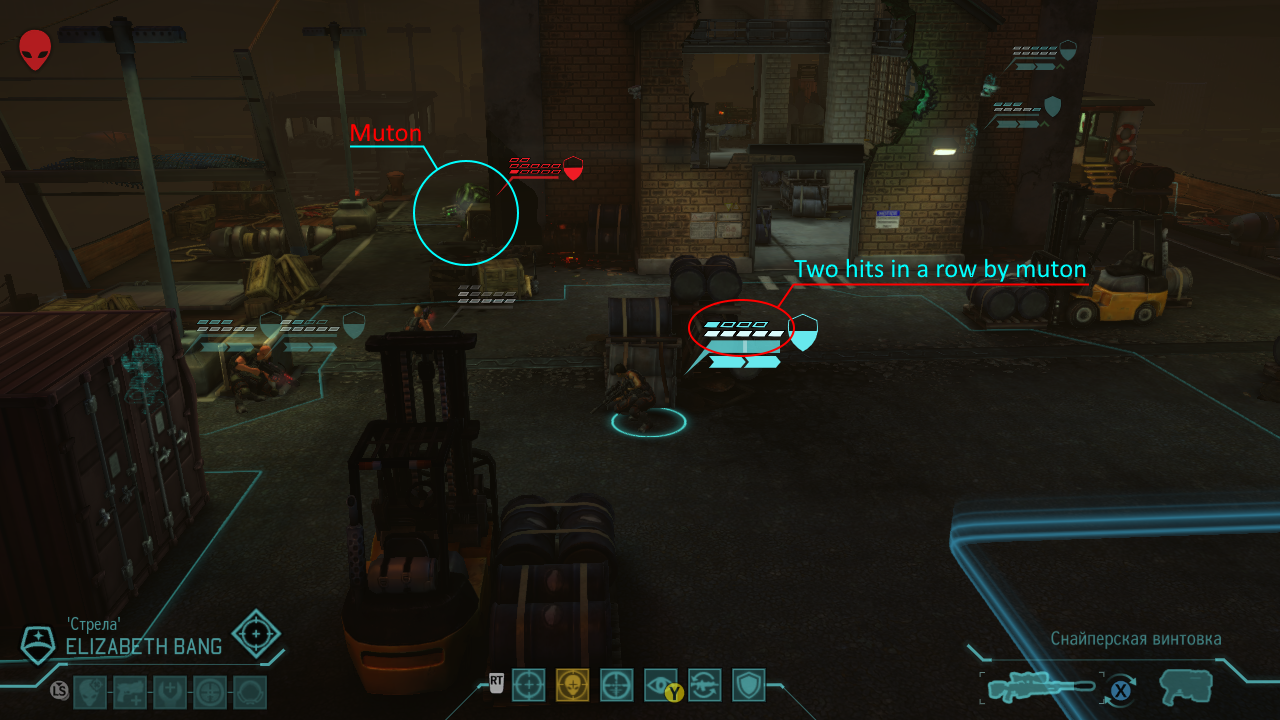Use the Hunker Down shield ability
Image resolution: width=1280 pixels, height=720 pixels.
tap(748, 685)
